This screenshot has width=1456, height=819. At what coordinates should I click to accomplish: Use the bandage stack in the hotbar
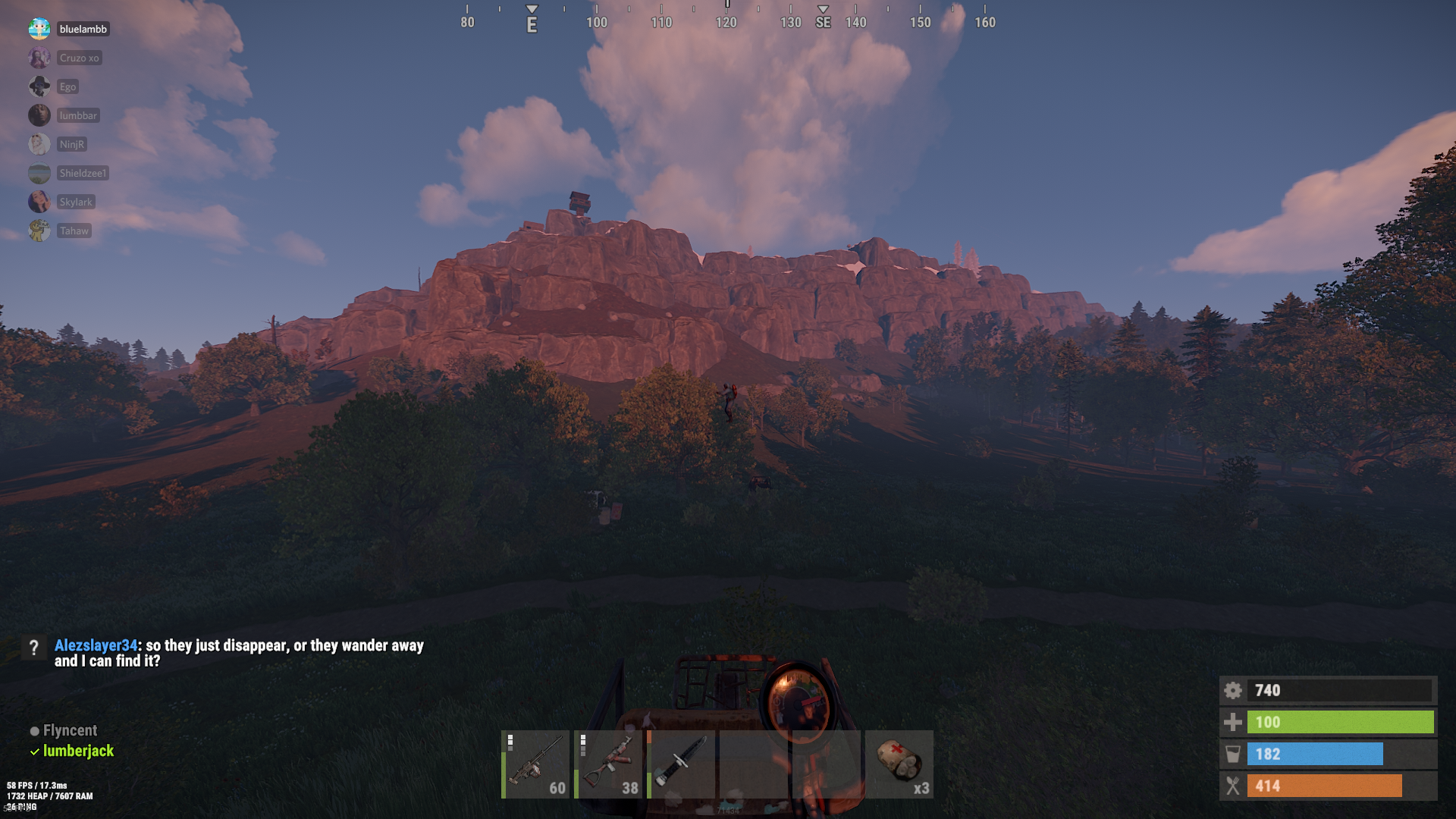tap(899, 764)
